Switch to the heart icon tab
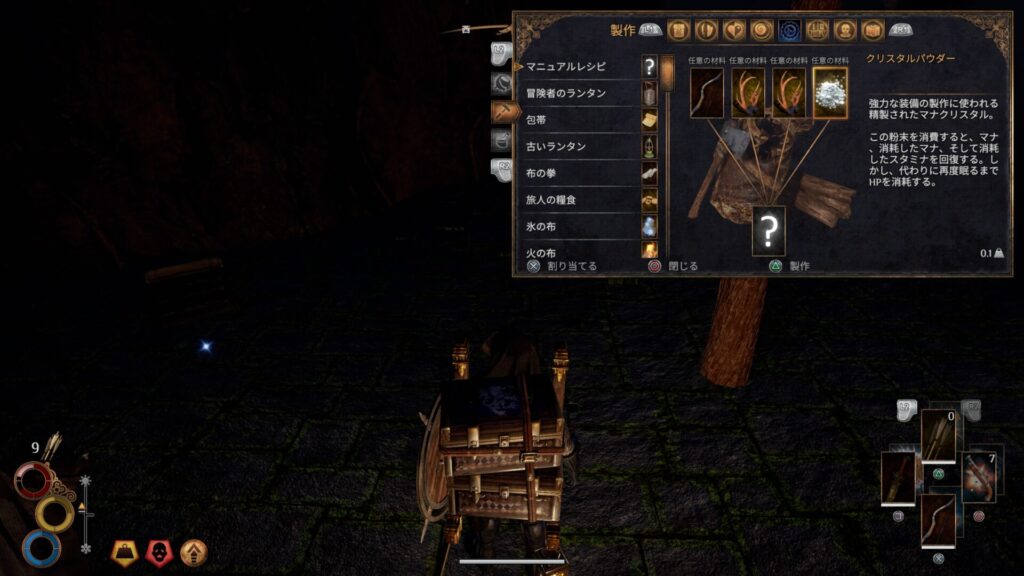Image resolution: width=1024 pixels, height=576 pixels. pos(735,31)
